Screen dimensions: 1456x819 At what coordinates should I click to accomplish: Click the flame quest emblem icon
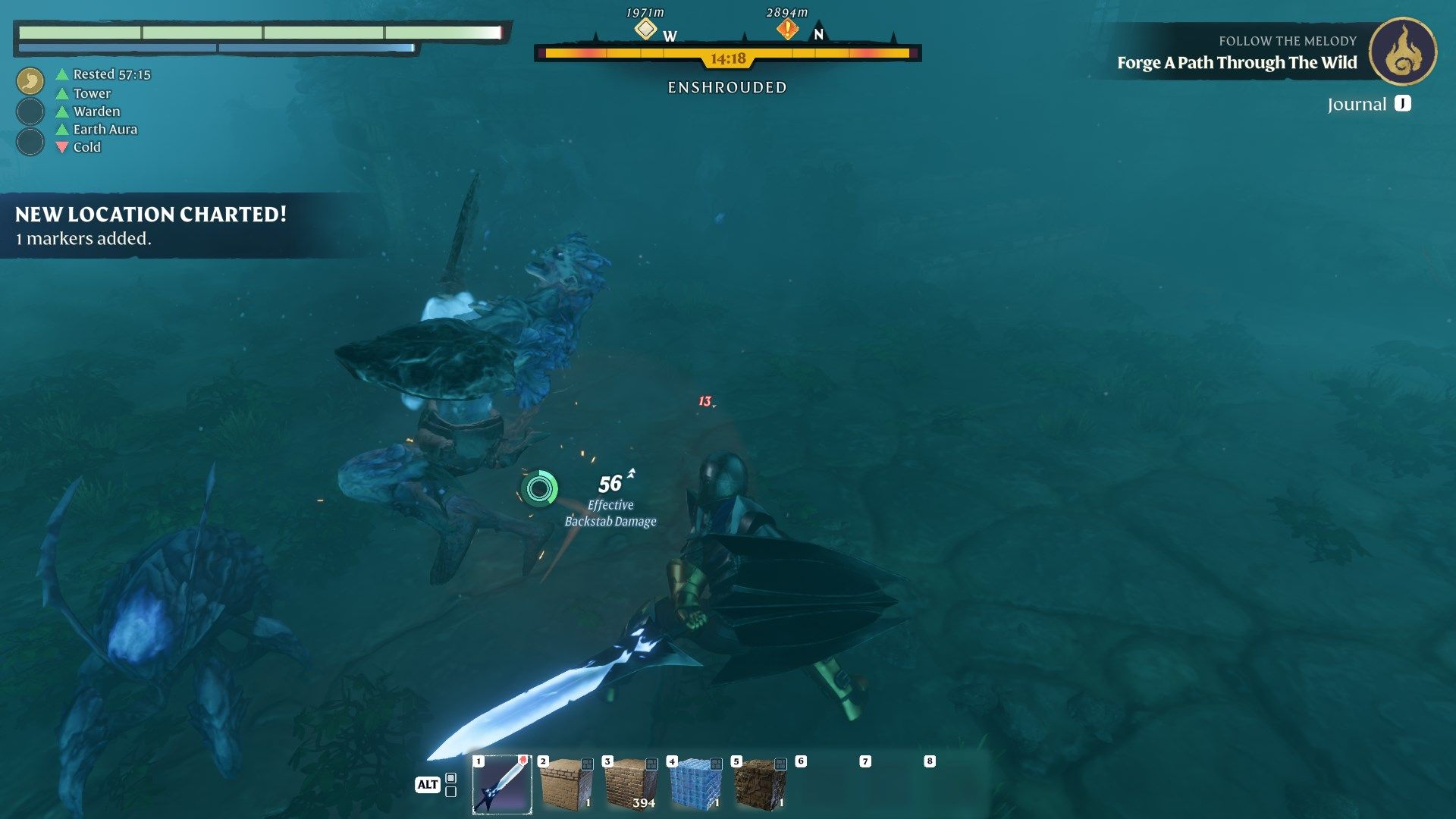[1402, 52]
